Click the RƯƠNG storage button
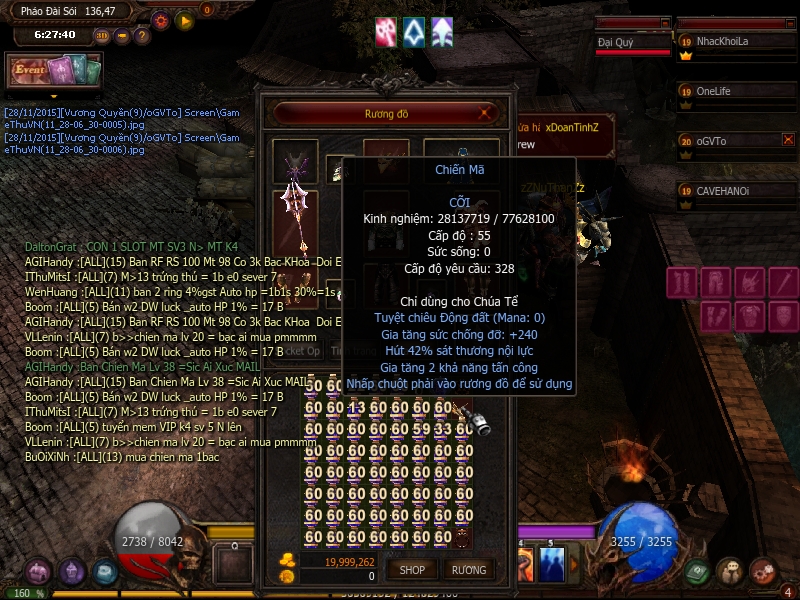 click(x=468, y=570)
